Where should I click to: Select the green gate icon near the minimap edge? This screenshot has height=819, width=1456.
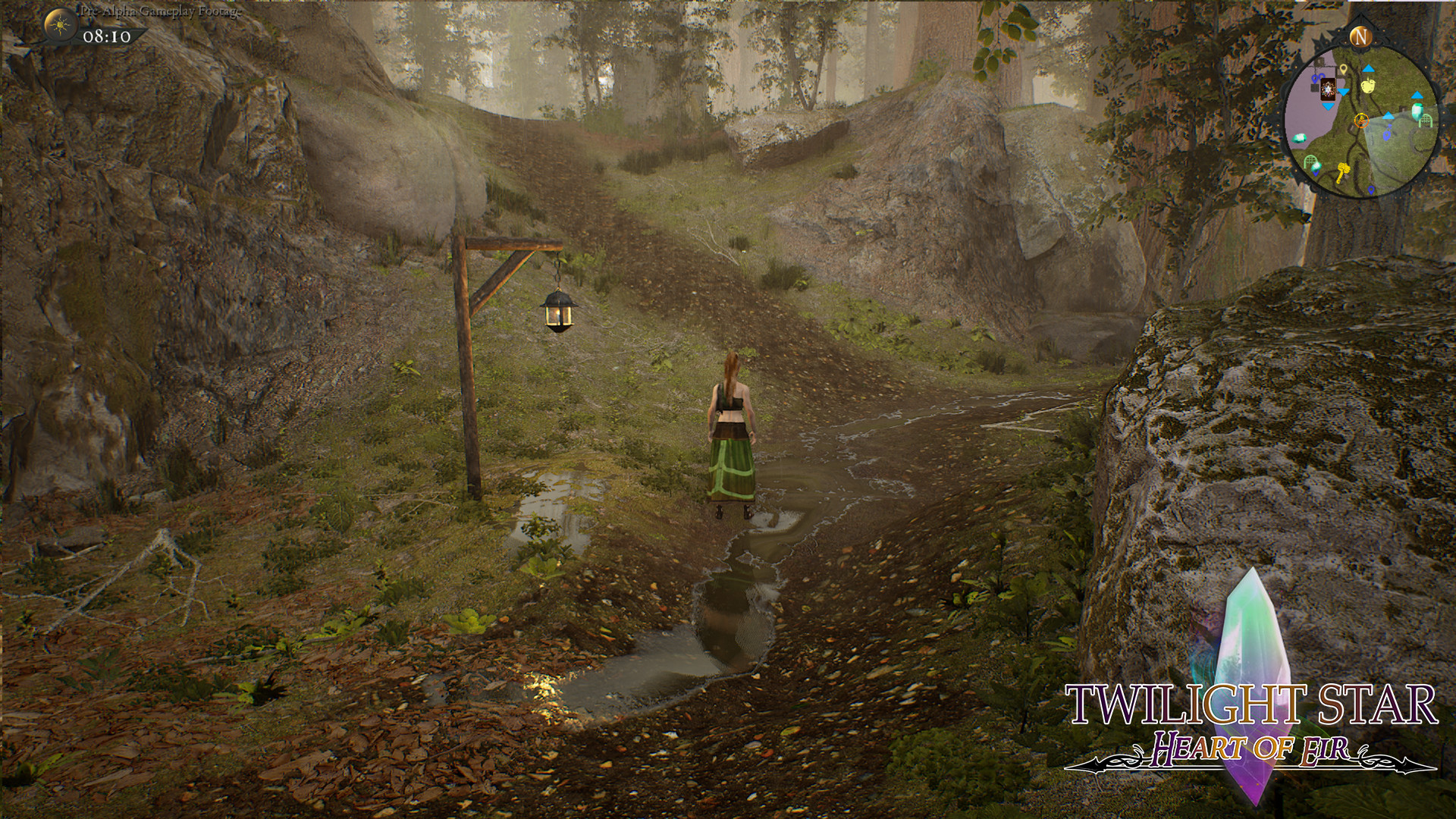click(x=1426, y=120)
